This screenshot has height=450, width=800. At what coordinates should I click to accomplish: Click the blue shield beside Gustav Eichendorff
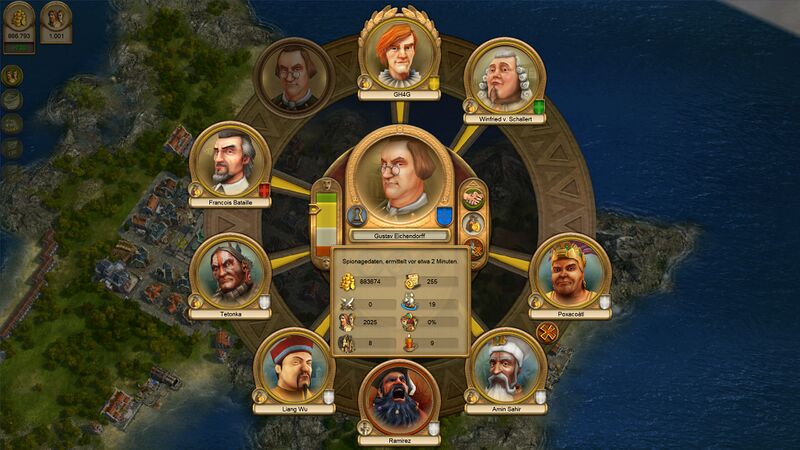click(x=445, y=216)
